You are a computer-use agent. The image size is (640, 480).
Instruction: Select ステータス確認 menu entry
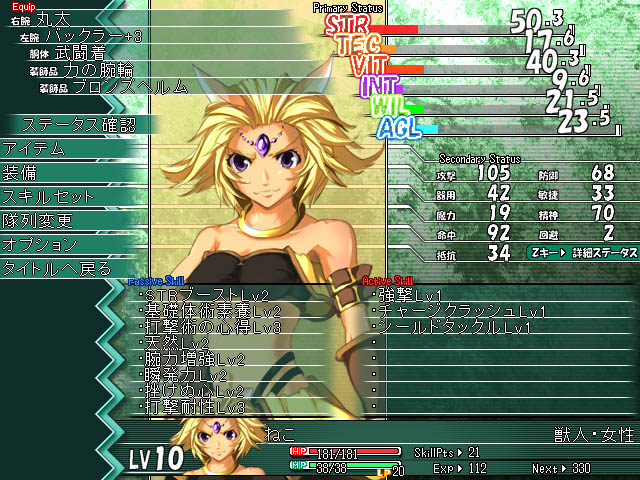coord(78,125)
